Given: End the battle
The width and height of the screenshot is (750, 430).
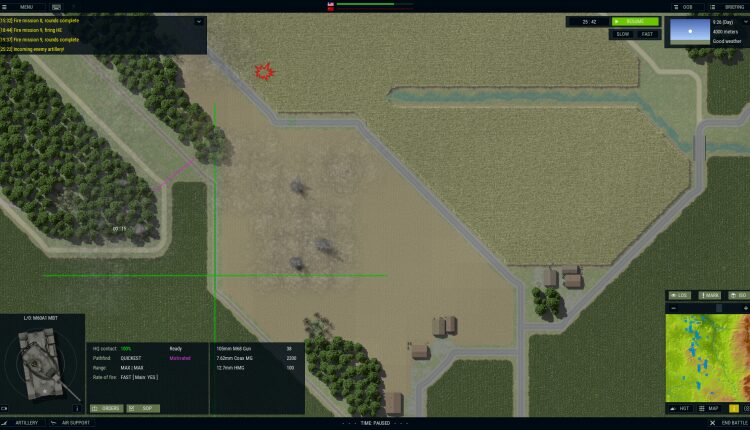Looking at the screenshot, I should [724, 423].
